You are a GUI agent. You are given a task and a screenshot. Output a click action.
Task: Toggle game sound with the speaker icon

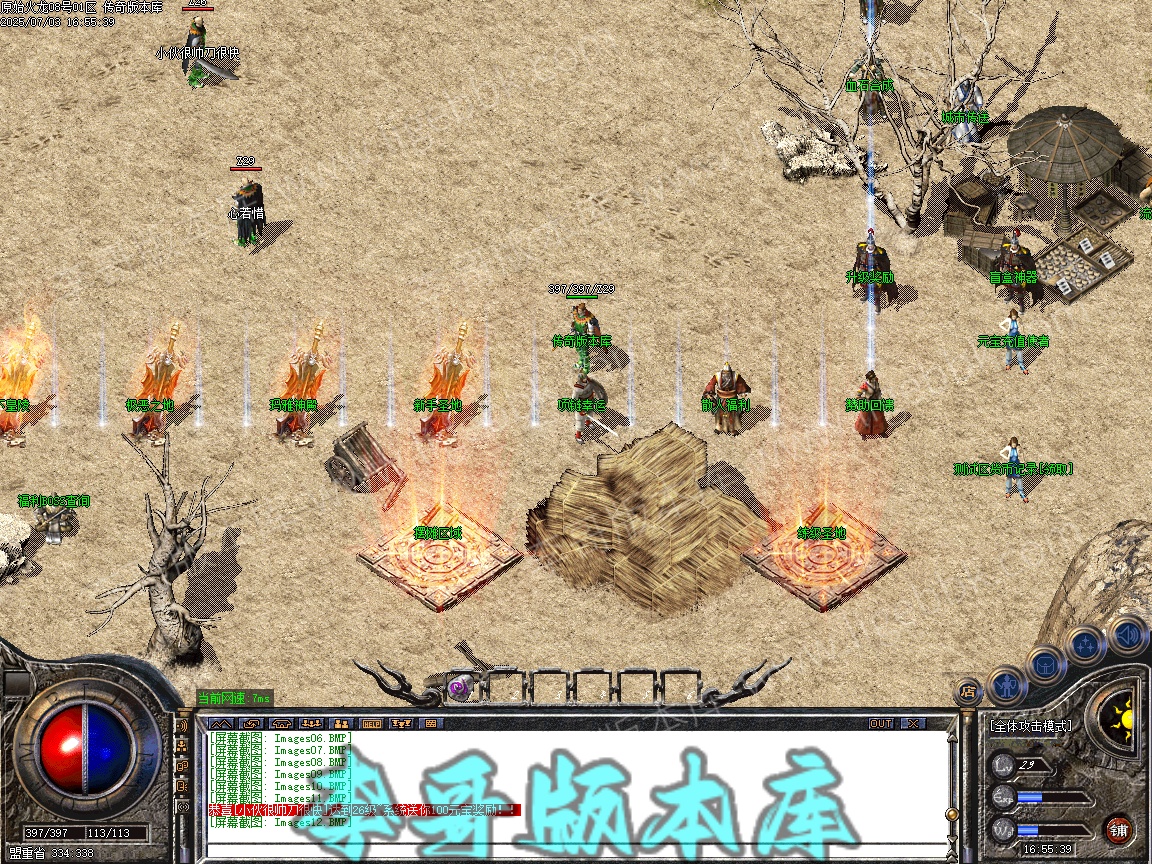click(1127, 634)
